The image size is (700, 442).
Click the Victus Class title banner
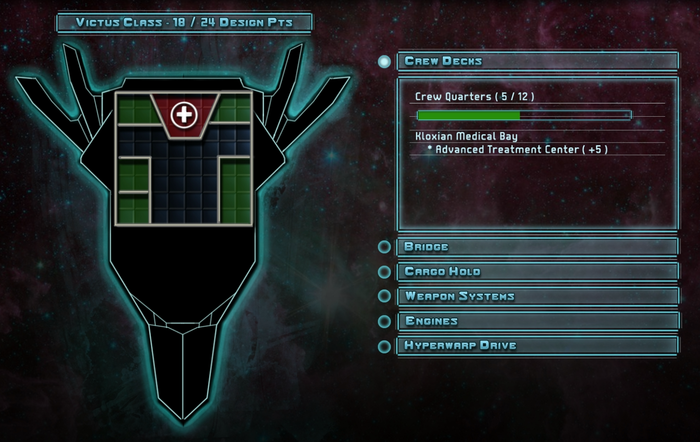[184, 21]
